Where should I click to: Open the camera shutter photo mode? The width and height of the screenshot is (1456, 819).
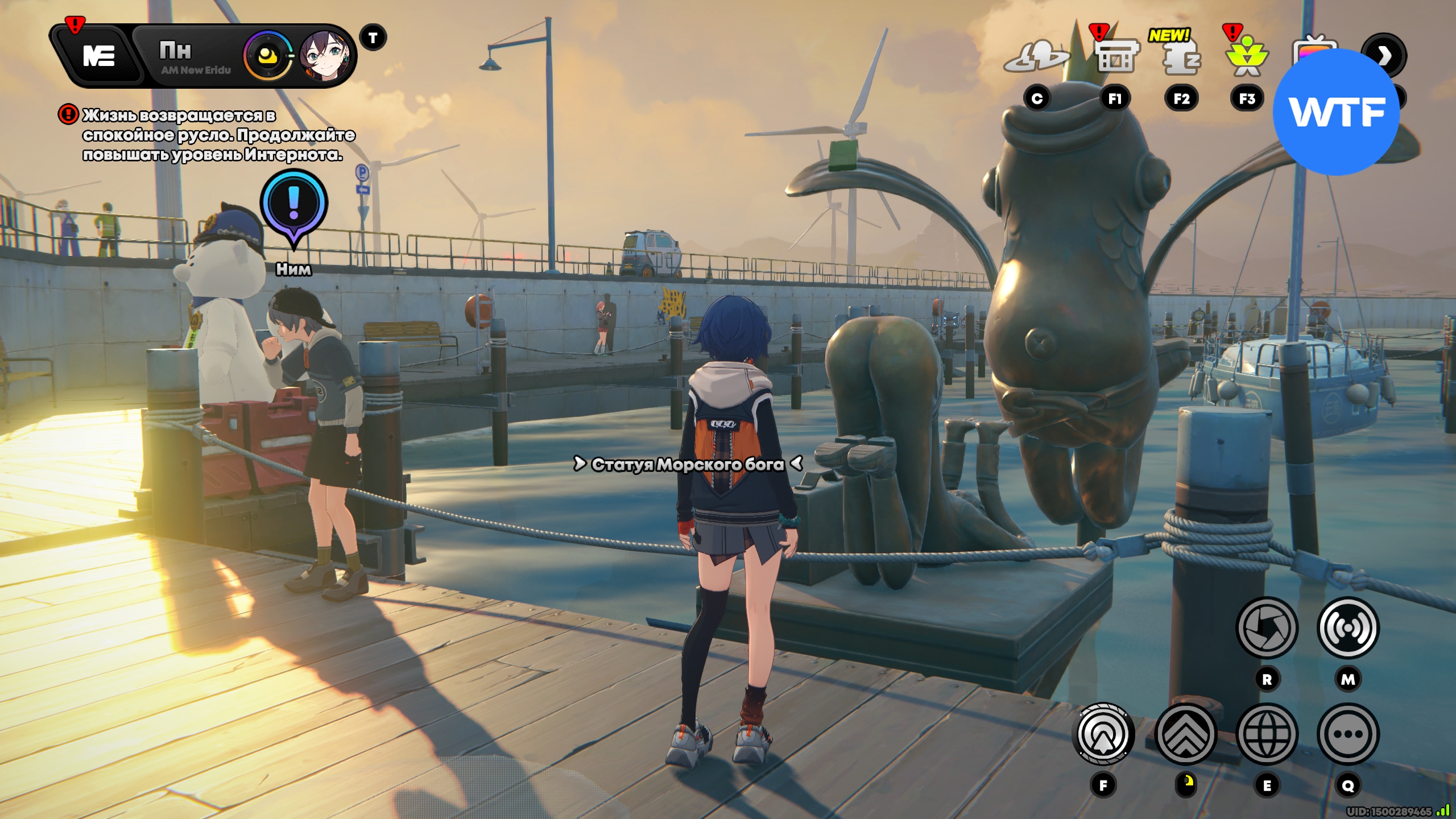(x=1267, y=628)
